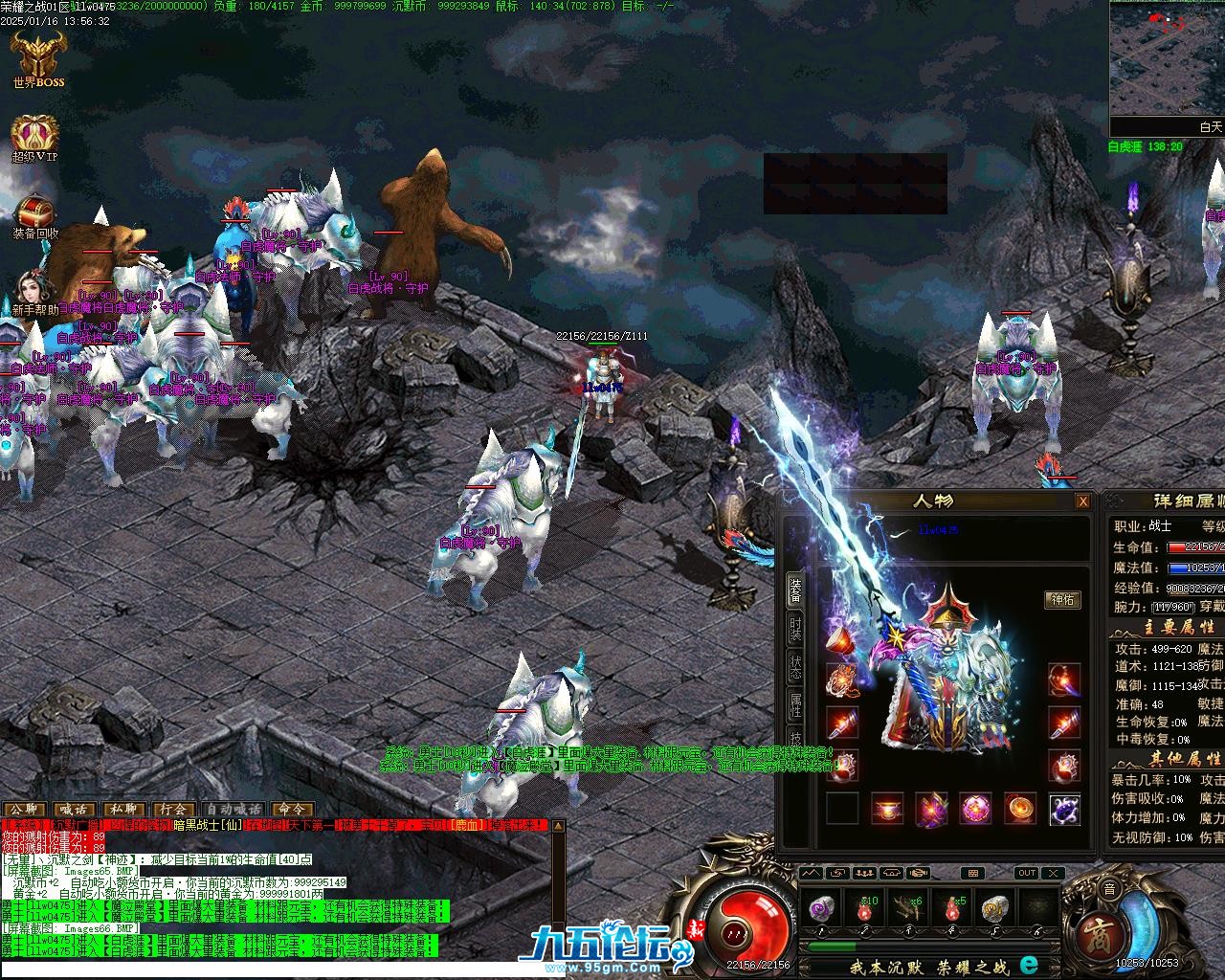Viewport: 1225px width, 980px height.
Task: Toggle the 音 sound button
Action: tap(1109, 889)
